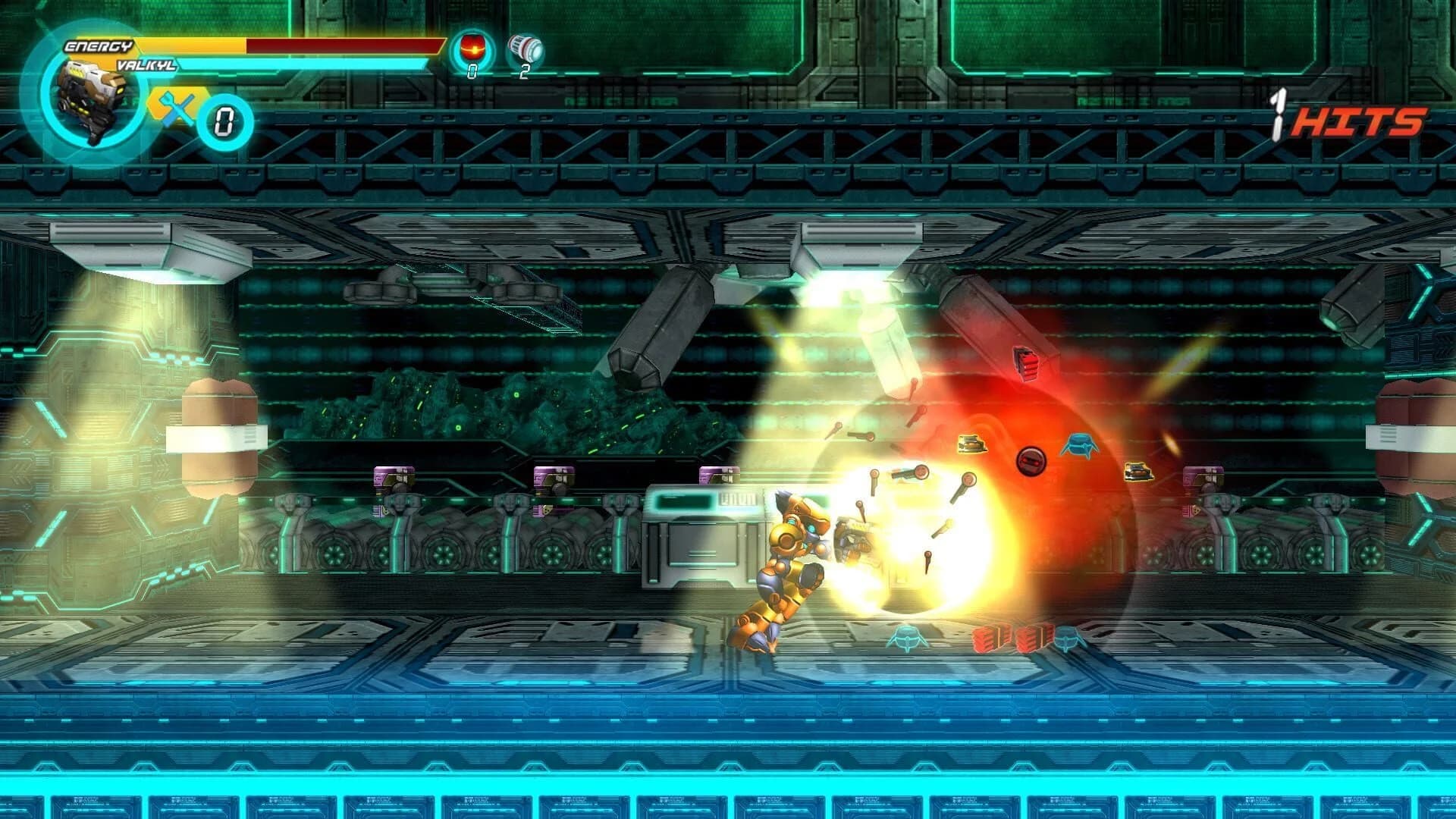This screenshot has height=819, width=1456.
Task: Select the white capsule item icon
Action: pyautogui.click(x=525, y=47)
